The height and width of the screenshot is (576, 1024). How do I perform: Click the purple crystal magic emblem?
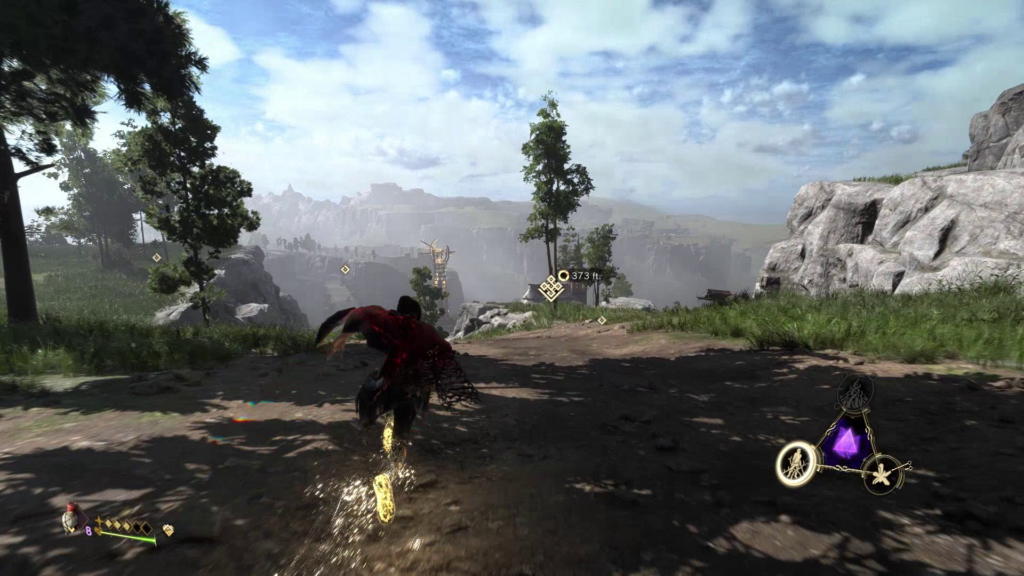click(845, 443)
